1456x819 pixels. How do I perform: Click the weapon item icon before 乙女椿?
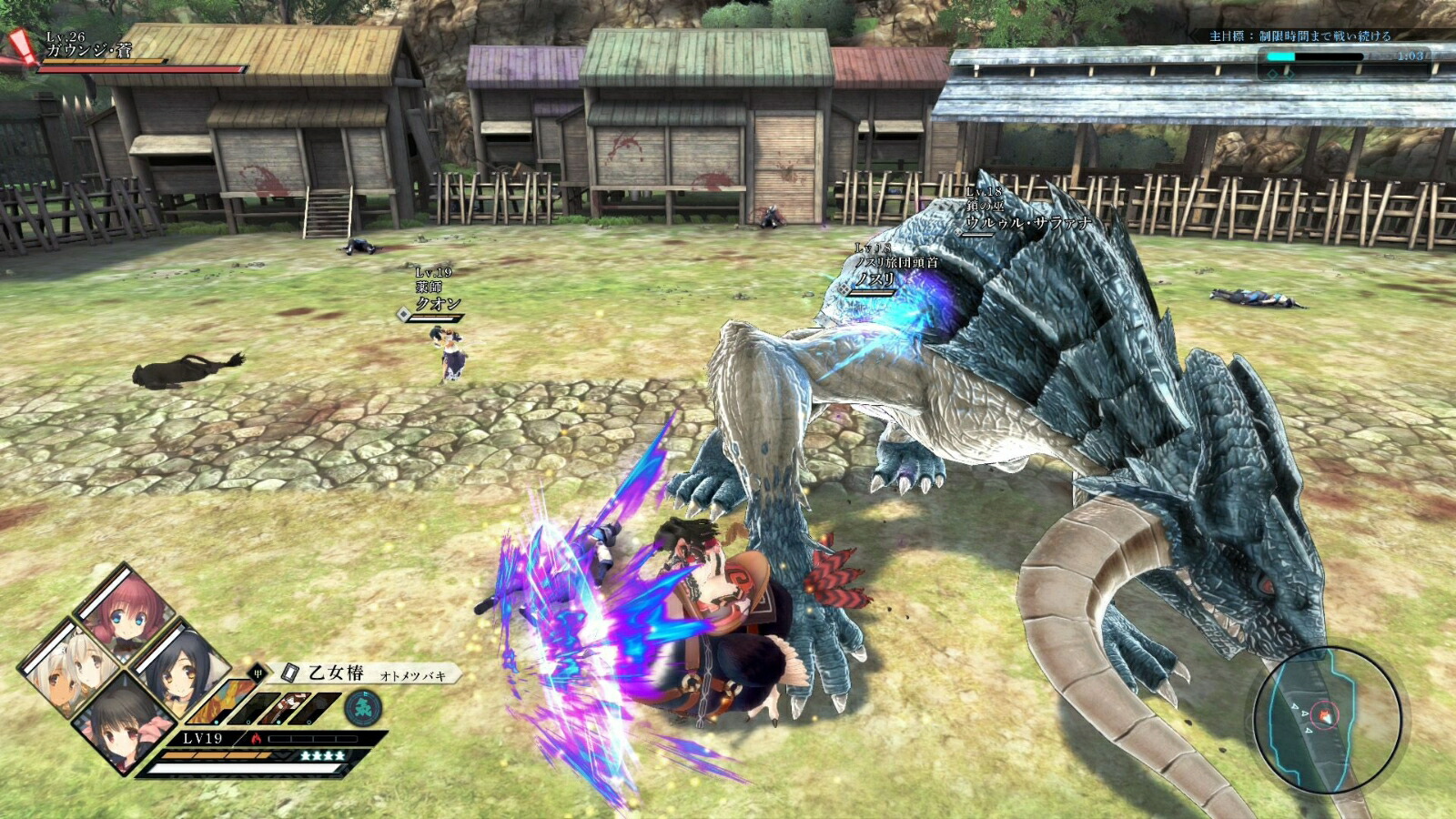coord(290,672)
